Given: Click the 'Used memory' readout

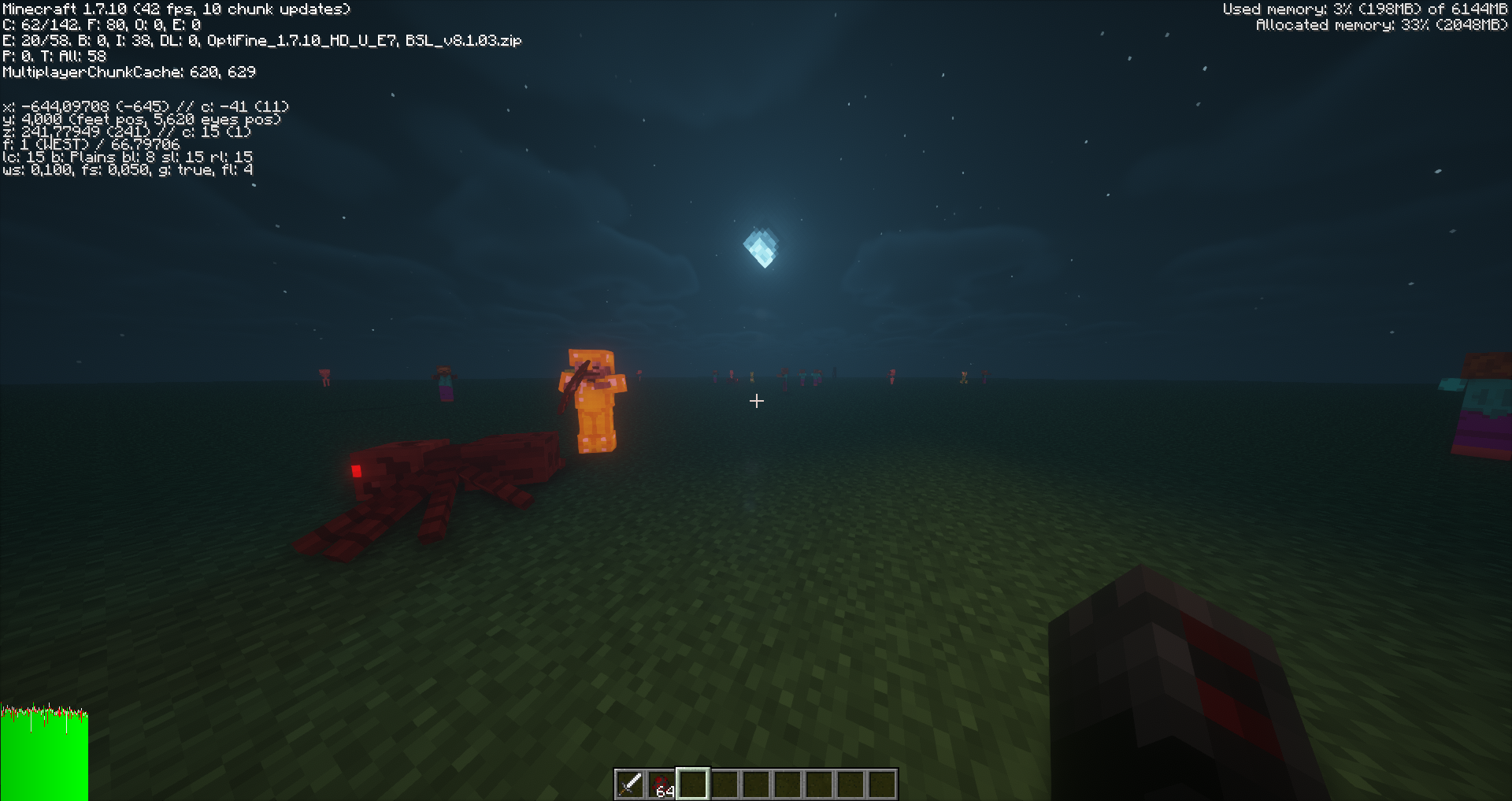Looking at the screenshot, I should coord(1366,9).
